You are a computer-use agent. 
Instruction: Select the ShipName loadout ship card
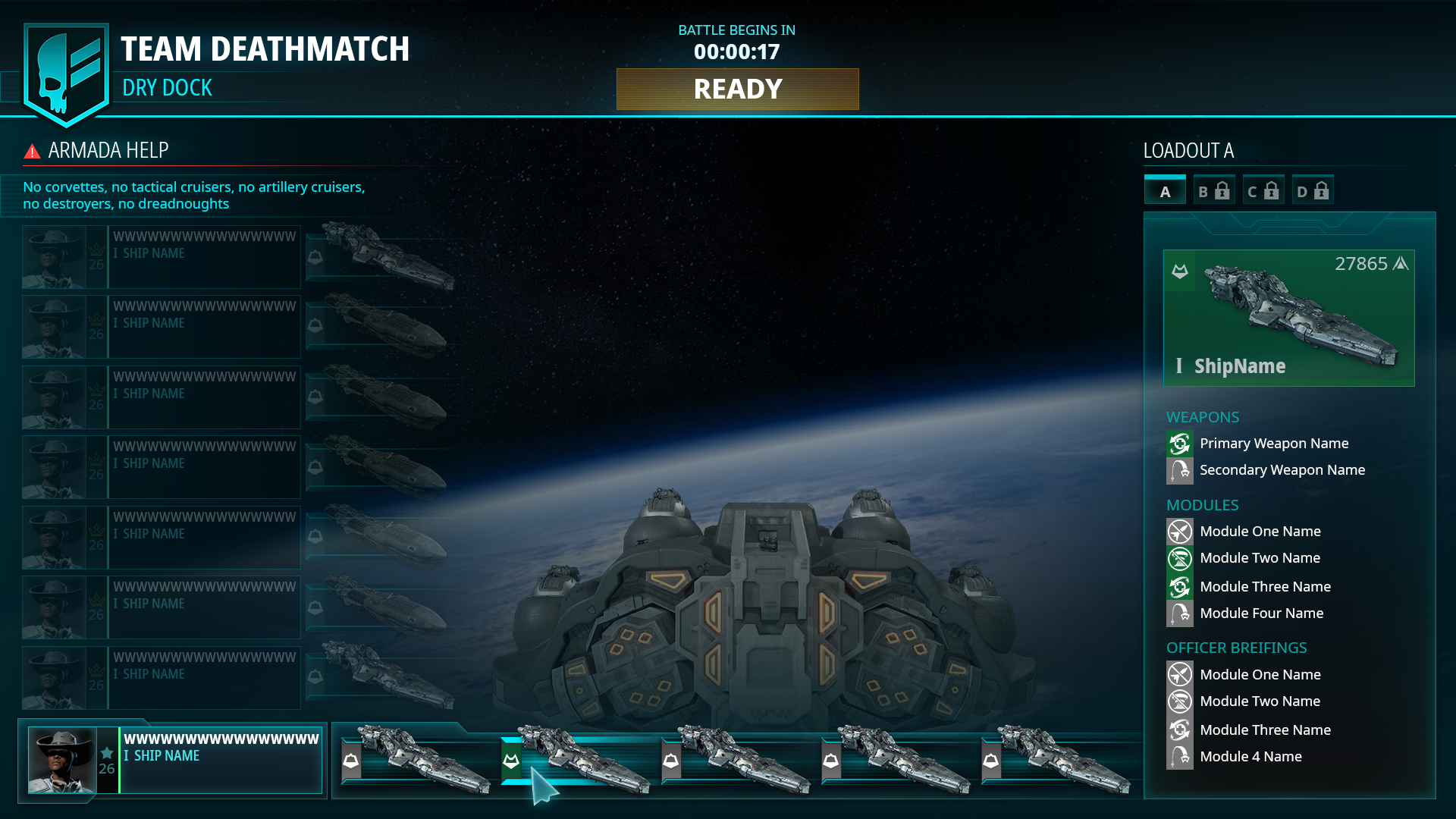tap(1288, 318)
